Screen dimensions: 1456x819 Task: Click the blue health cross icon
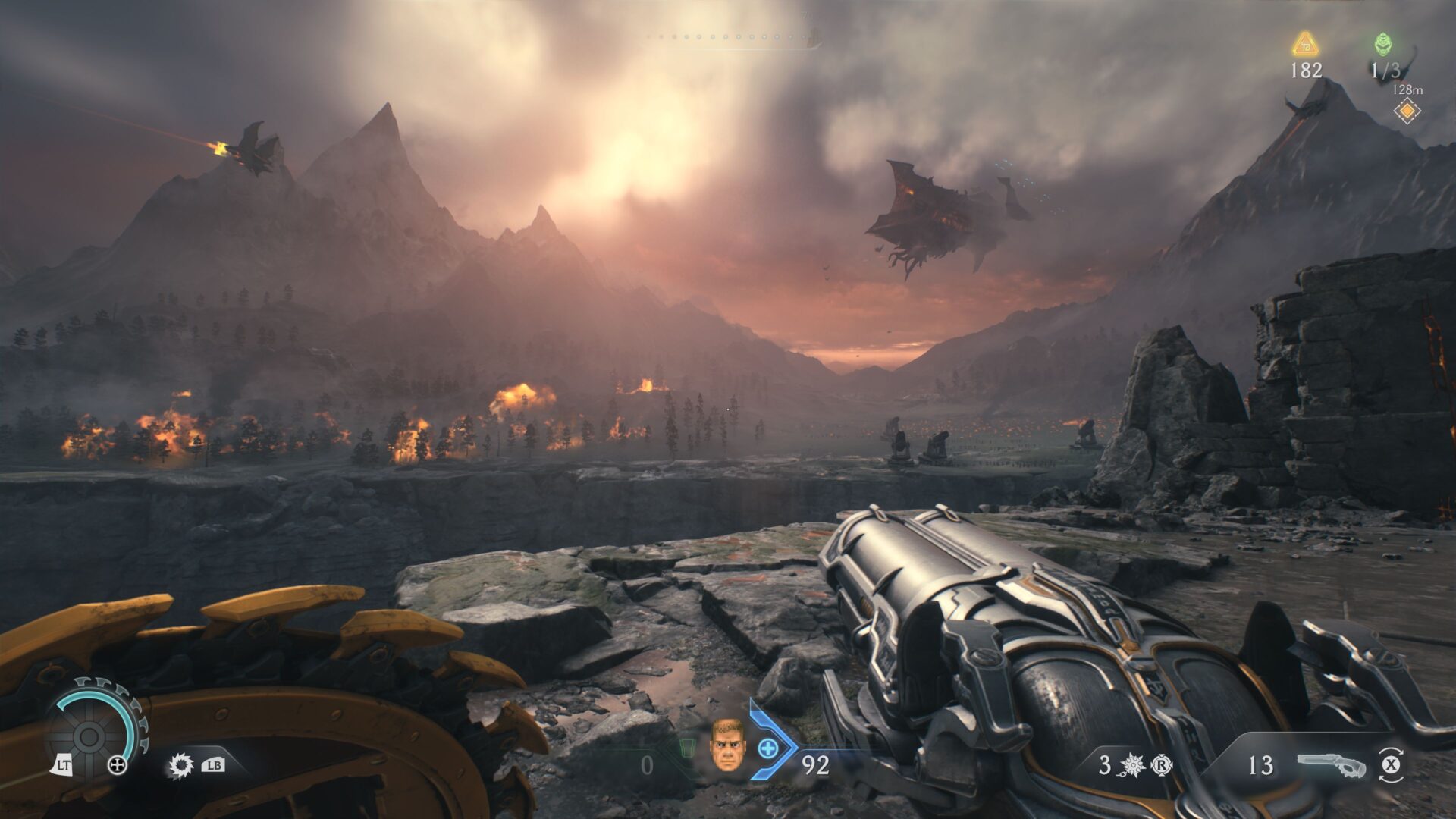768,748
